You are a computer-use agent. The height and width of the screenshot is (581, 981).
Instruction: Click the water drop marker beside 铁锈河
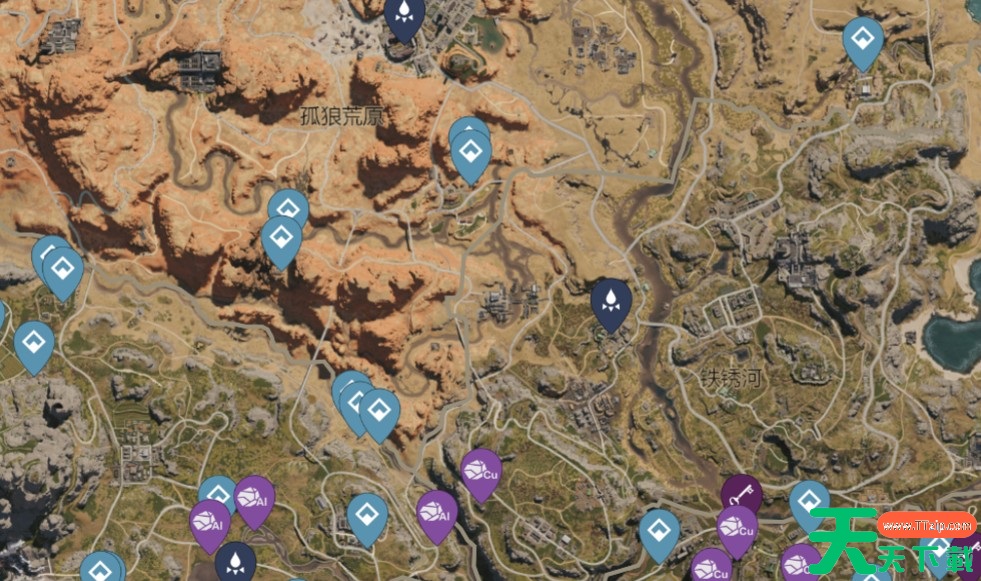[610, 300]
